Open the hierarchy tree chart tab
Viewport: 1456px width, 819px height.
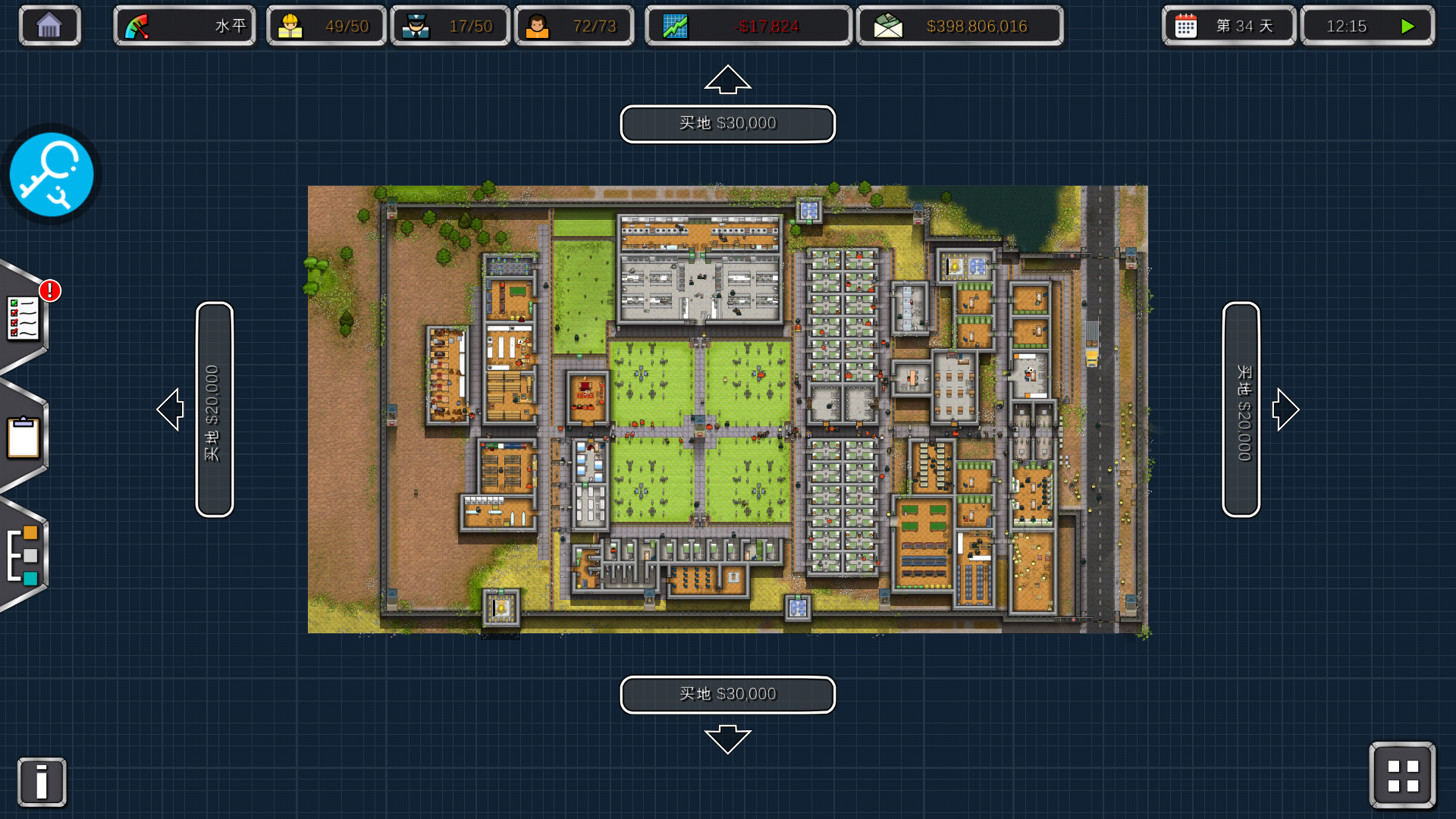click(24, 556)
